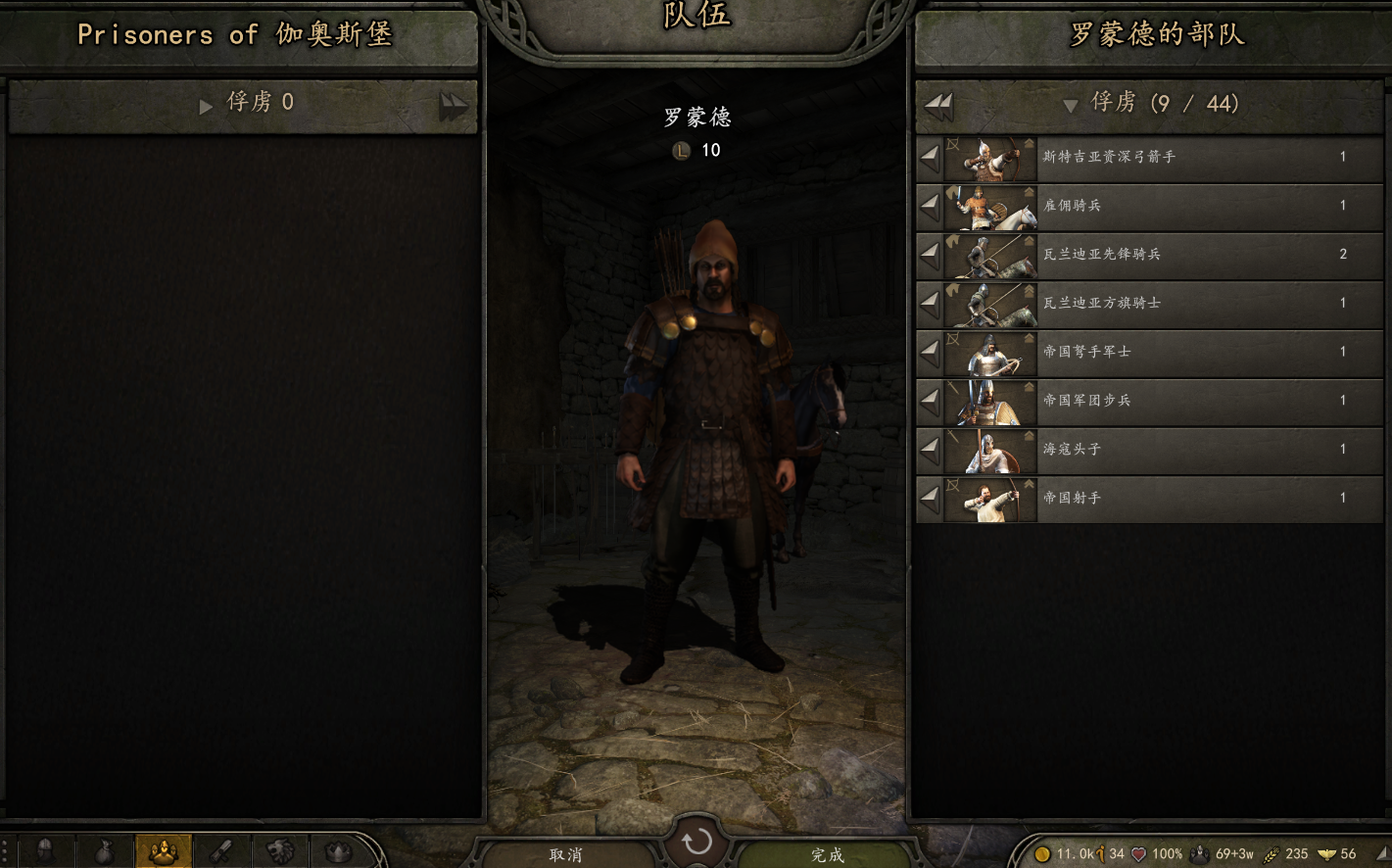Transfer the 雇佣骑兵 prisoner with its left arrow

(x=930, y=206)
